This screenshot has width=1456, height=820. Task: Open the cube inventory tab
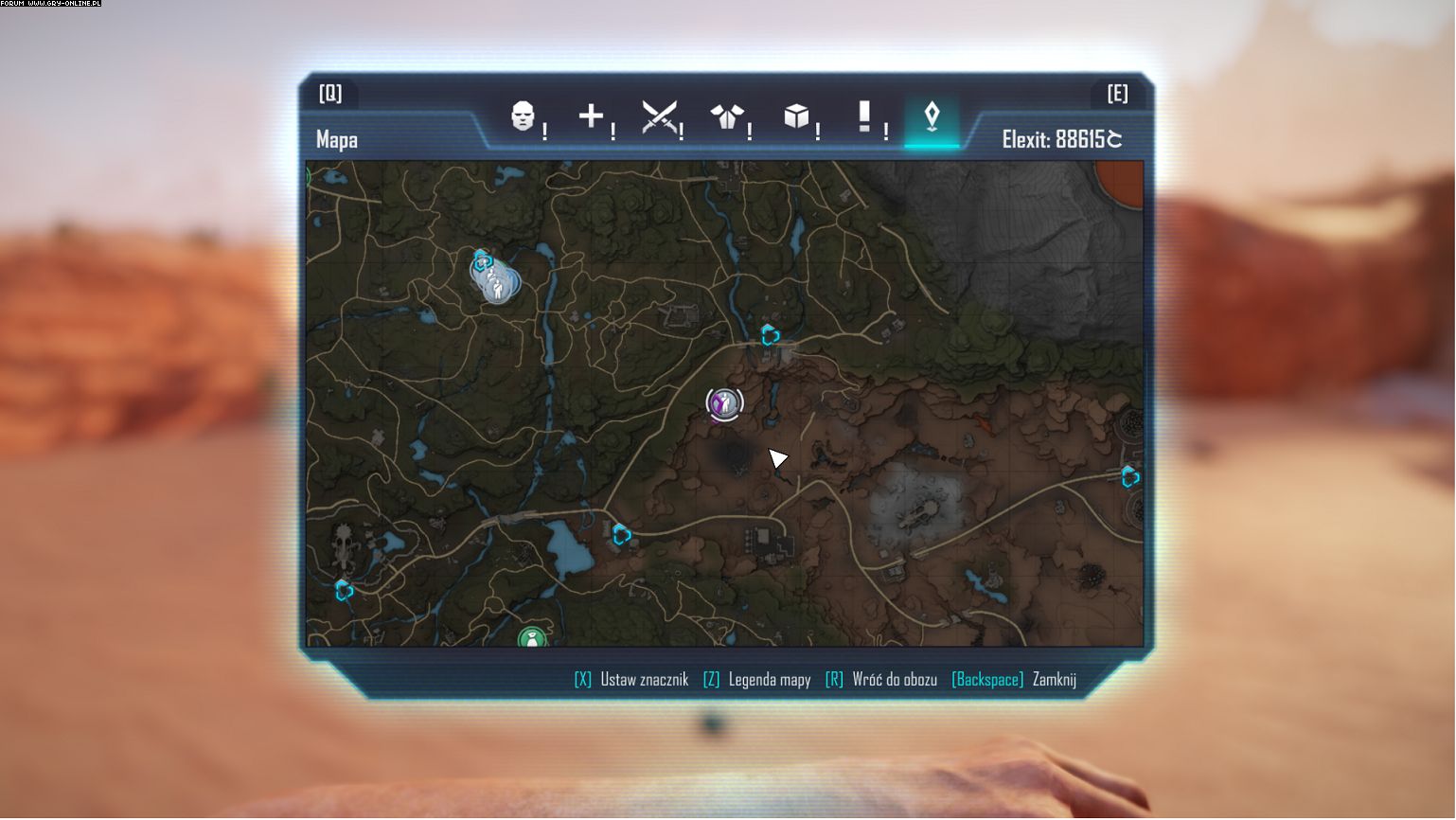coord(795,116)
